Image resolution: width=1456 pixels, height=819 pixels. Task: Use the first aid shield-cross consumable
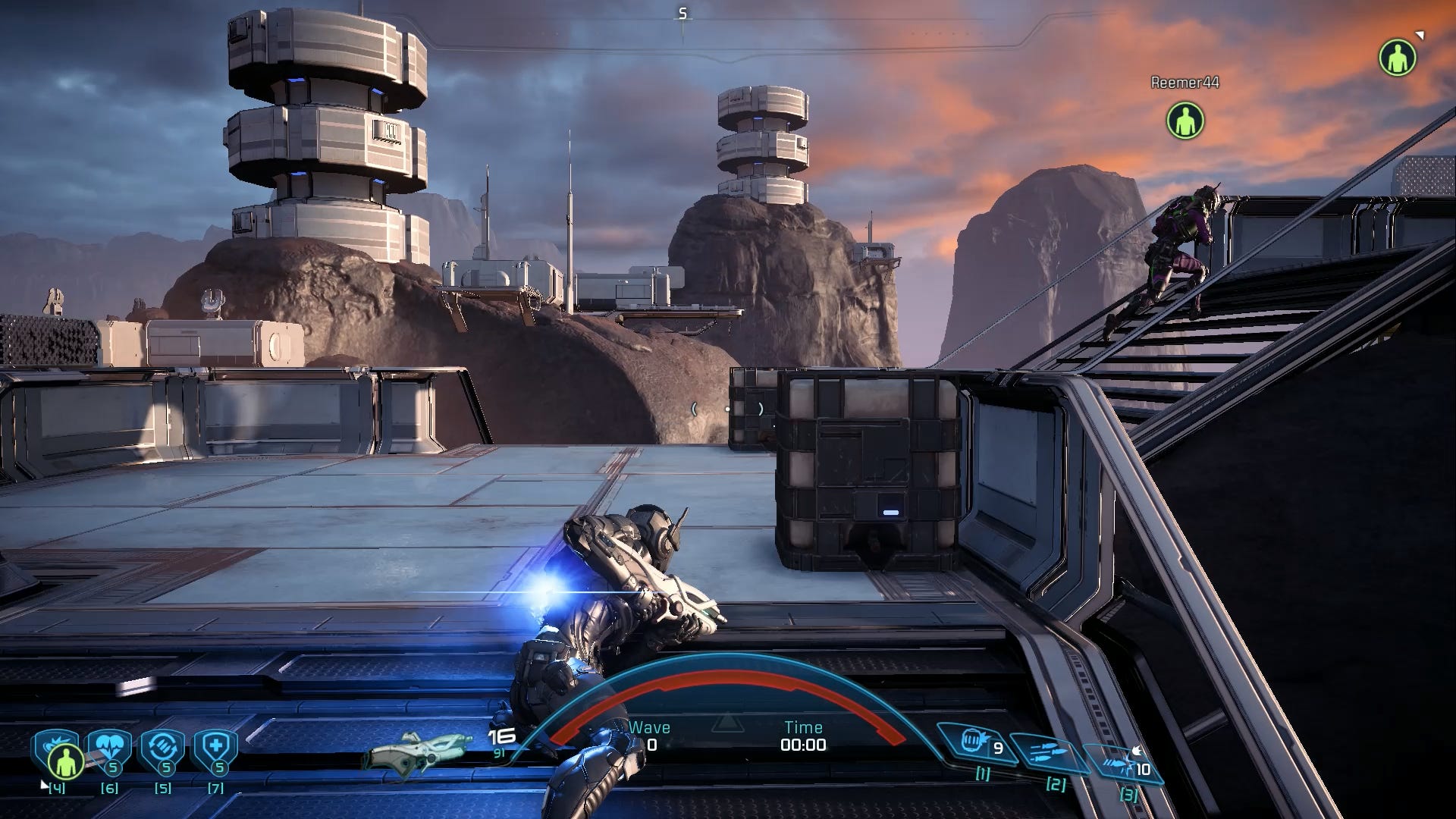(x=216, y=748)
